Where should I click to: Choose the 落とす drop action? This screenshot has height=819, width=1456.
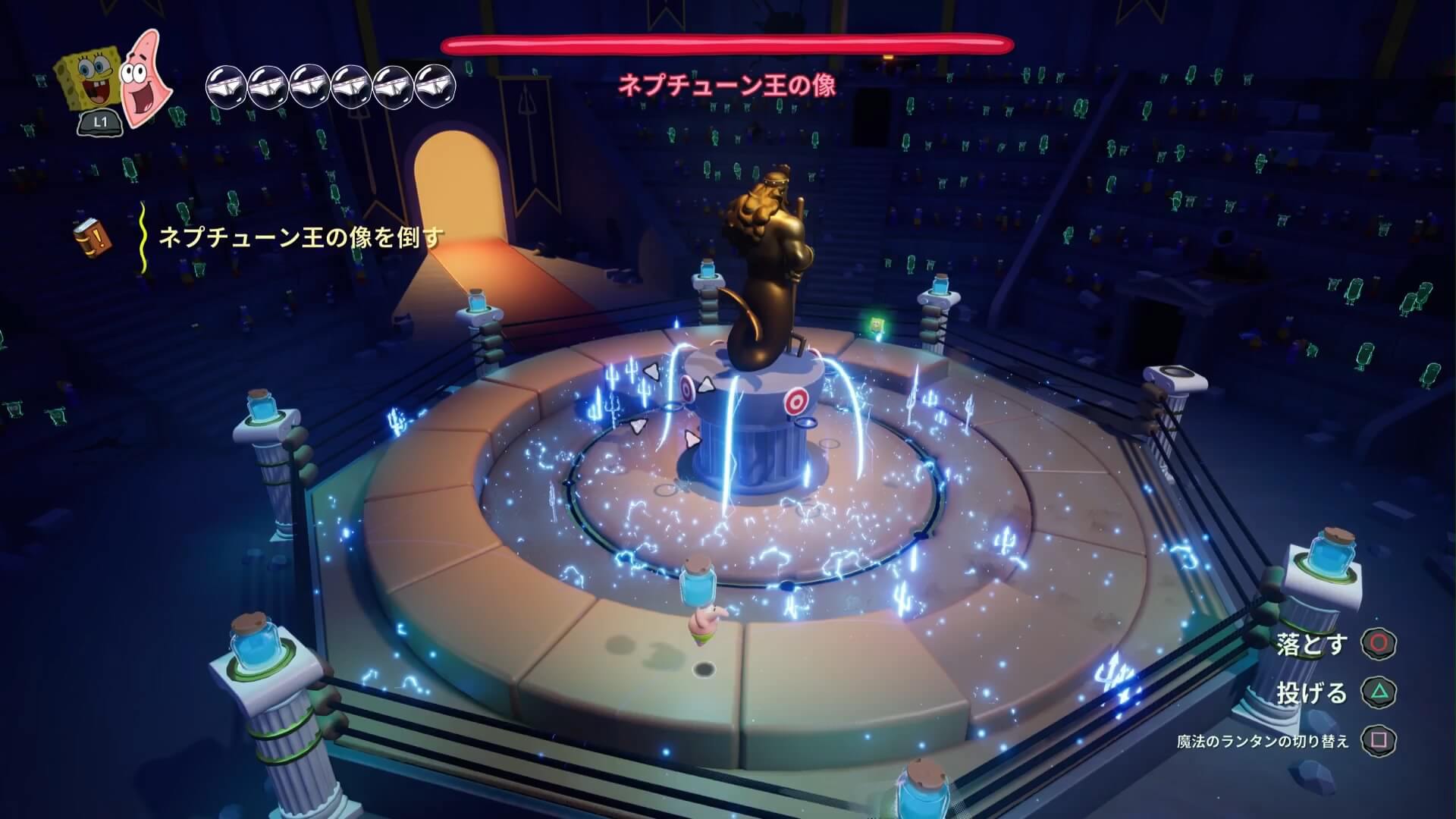1378,643
